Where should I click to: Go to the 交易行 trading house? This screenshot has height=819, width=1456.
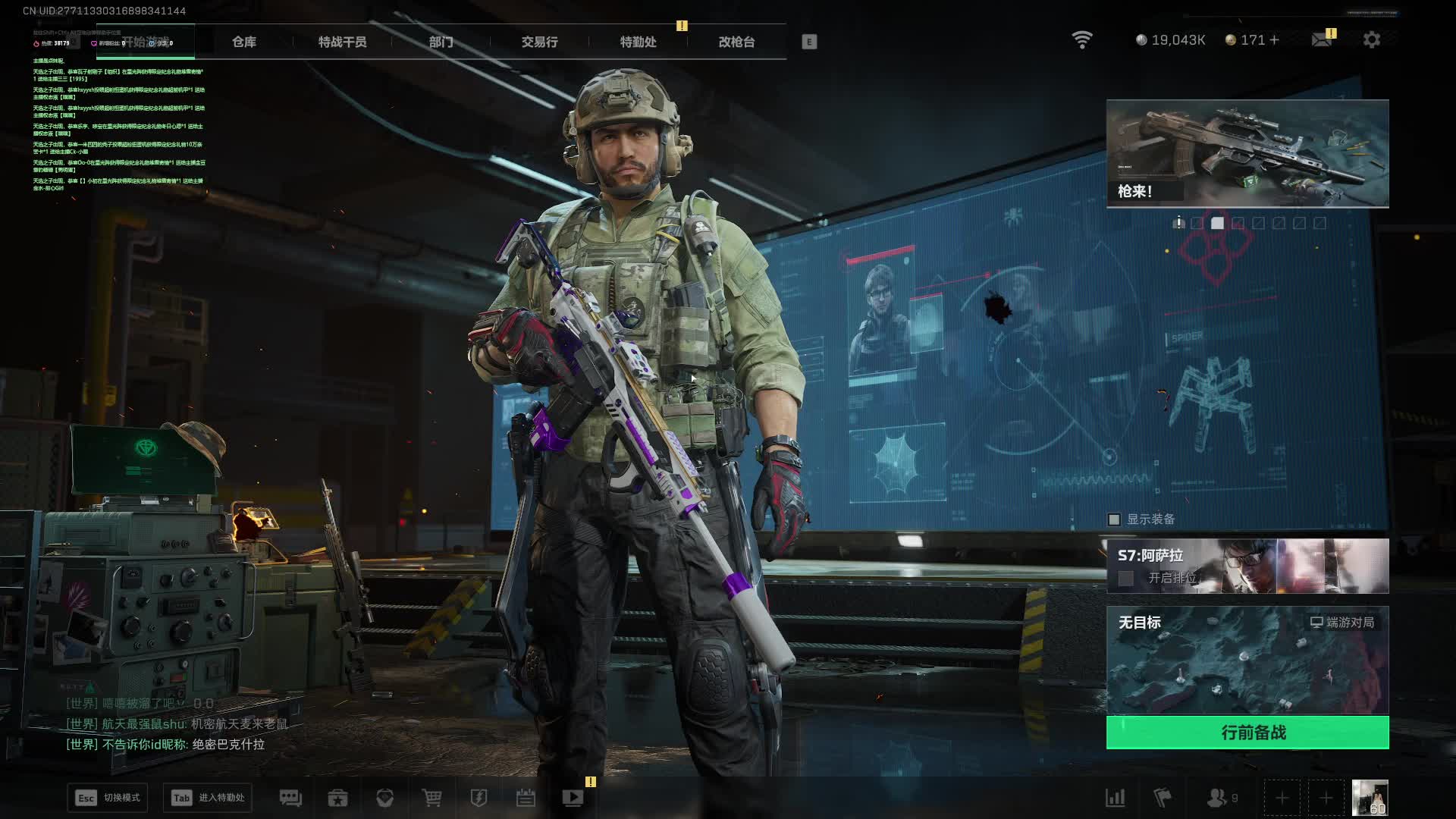(539, 42)
